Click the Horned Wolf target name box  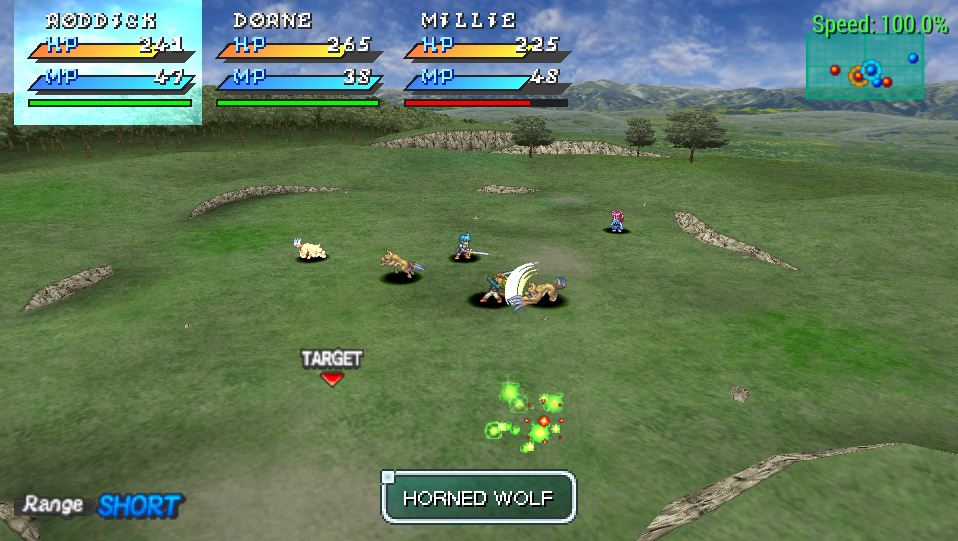479,497
